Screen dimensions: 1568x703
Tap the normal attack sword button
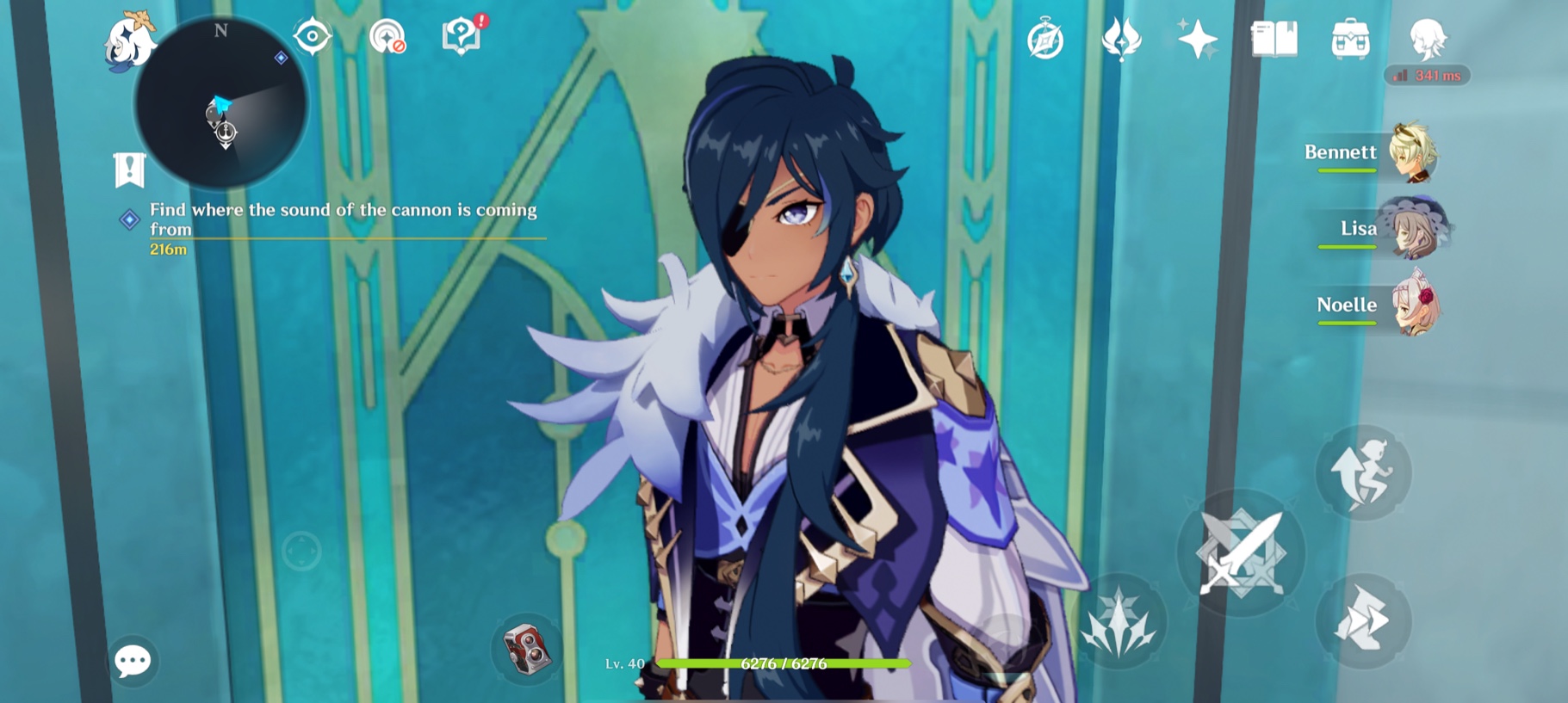point(1240,555)
